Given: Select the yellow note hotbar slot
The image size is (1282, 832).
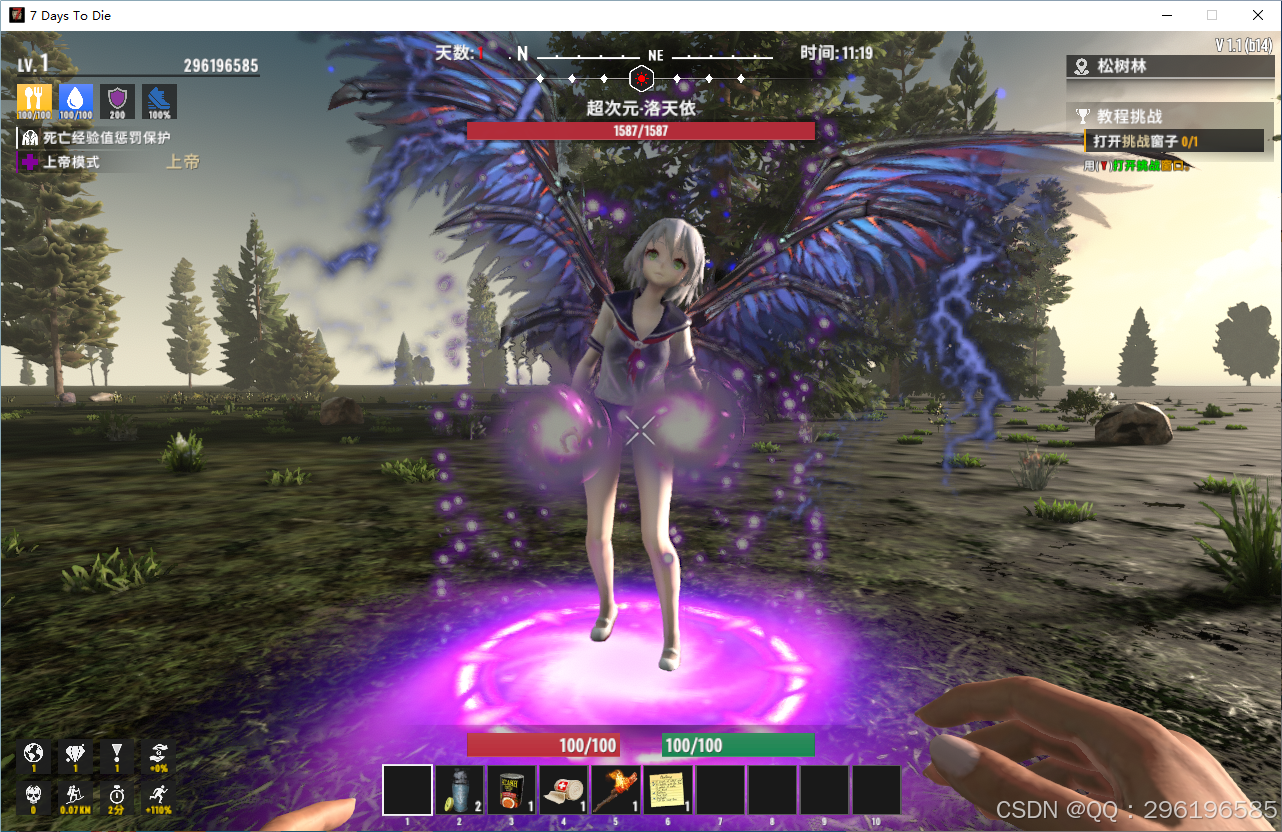Looking at the screenshot, I should 667,790.
